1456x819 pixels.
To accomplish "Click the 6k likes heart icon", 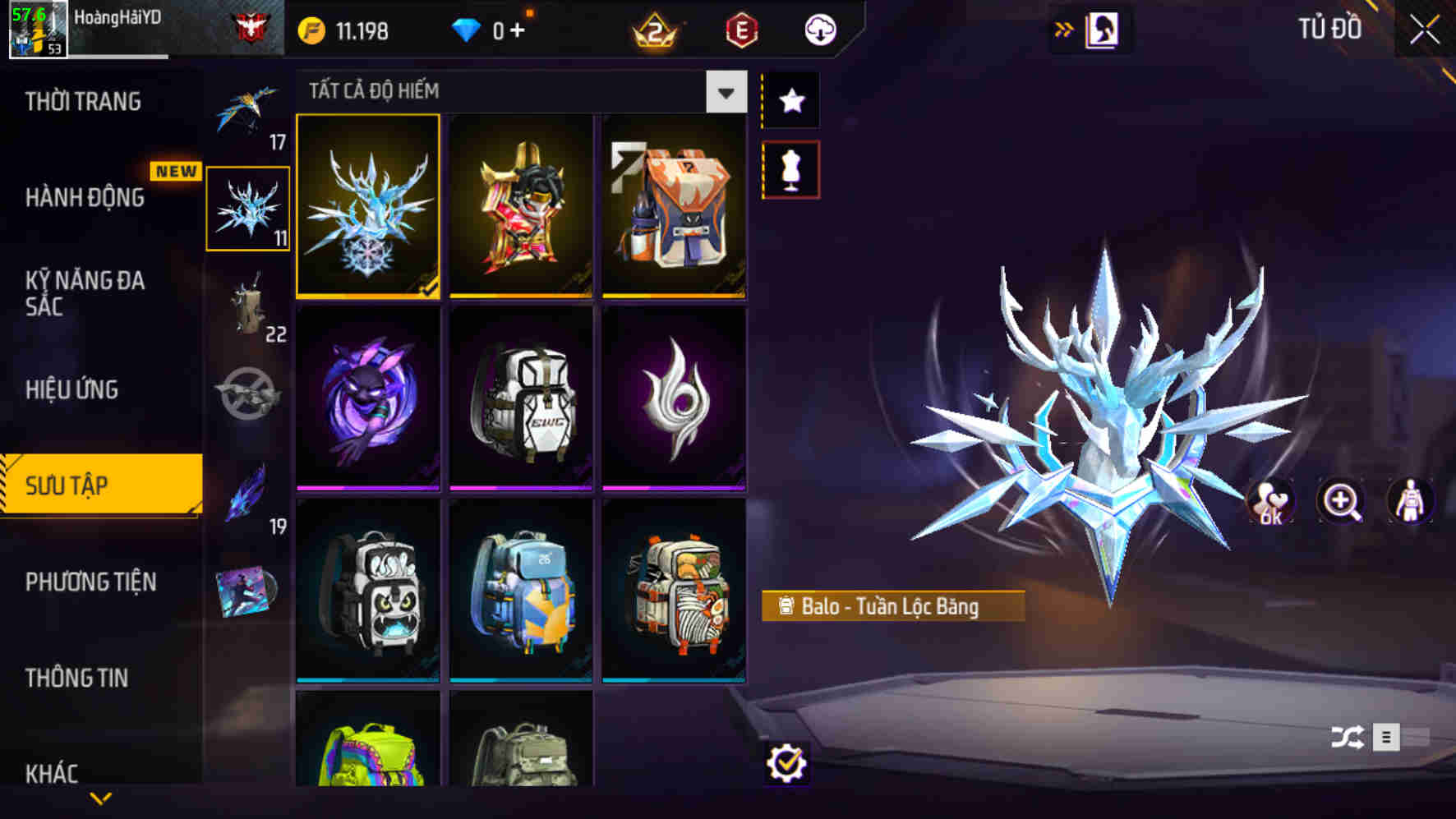I will click(x=1271, y=503).
